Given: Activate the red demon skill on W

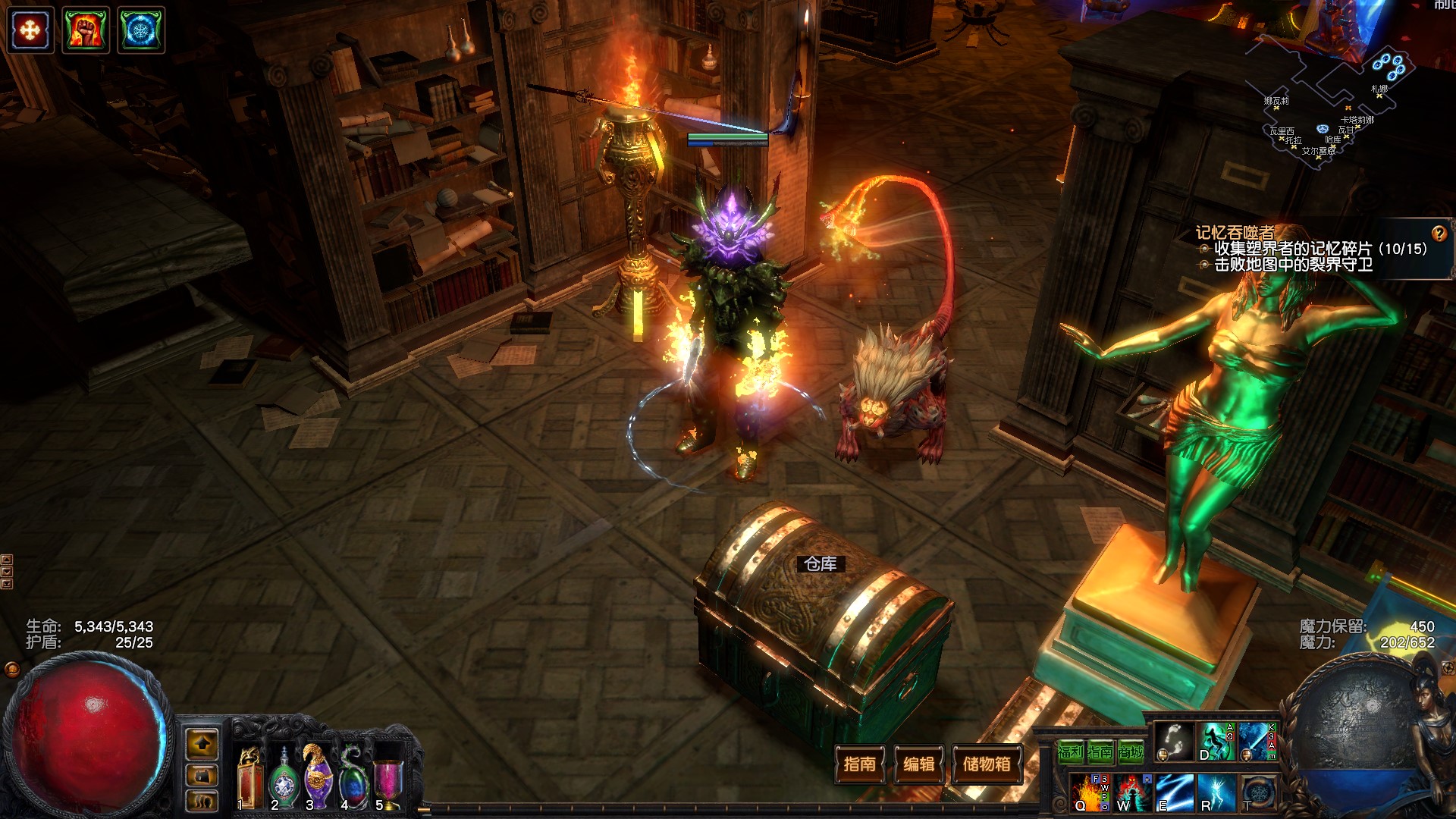Looking at the screenshot, I should coord(1132,792).
